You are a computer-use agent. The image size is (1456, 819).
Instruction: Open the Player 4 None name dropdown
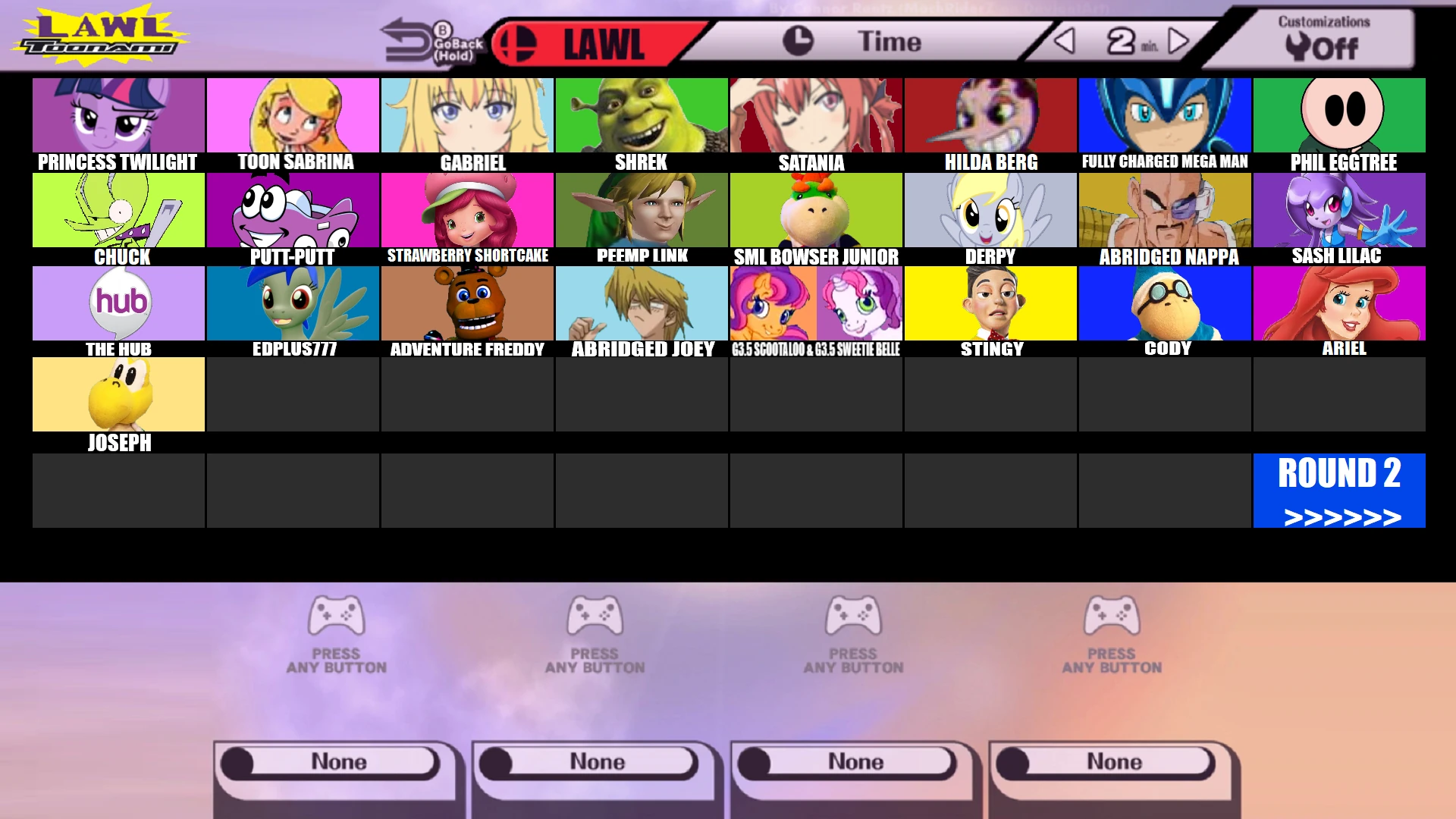point(1109,761)
